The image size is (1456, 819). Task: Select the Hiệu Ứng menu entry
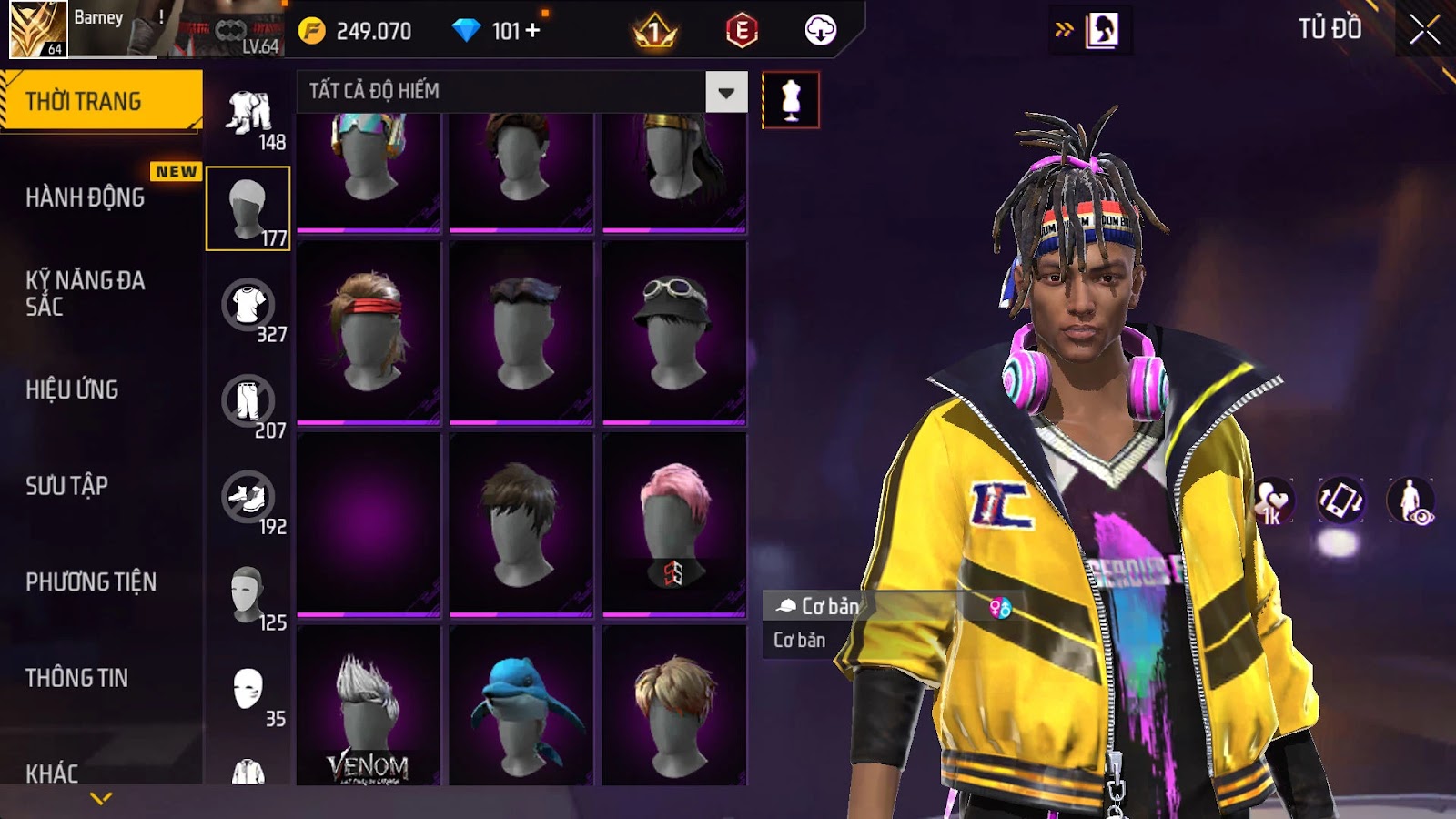tap(73, 389)
